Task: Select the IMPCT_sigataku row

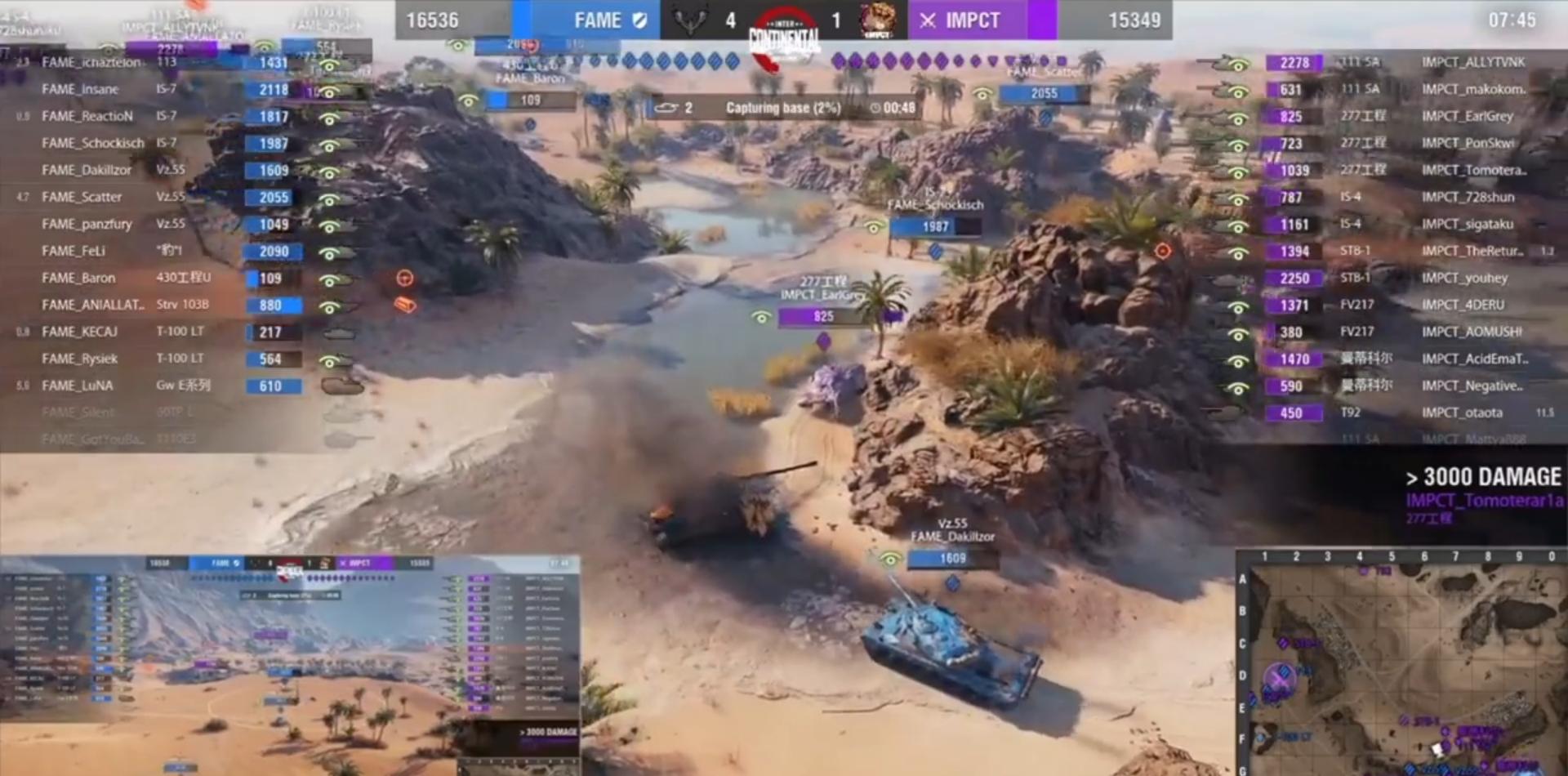Action: pyautogui.click(x=1467, y=224)
